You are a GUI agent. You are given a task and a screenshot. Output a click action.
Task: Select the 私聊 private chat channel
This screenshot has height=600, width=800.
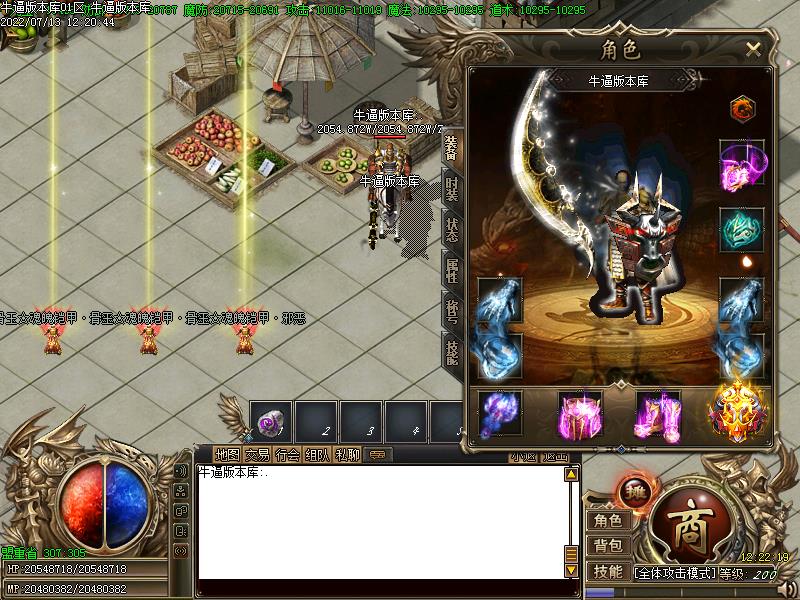348,454
